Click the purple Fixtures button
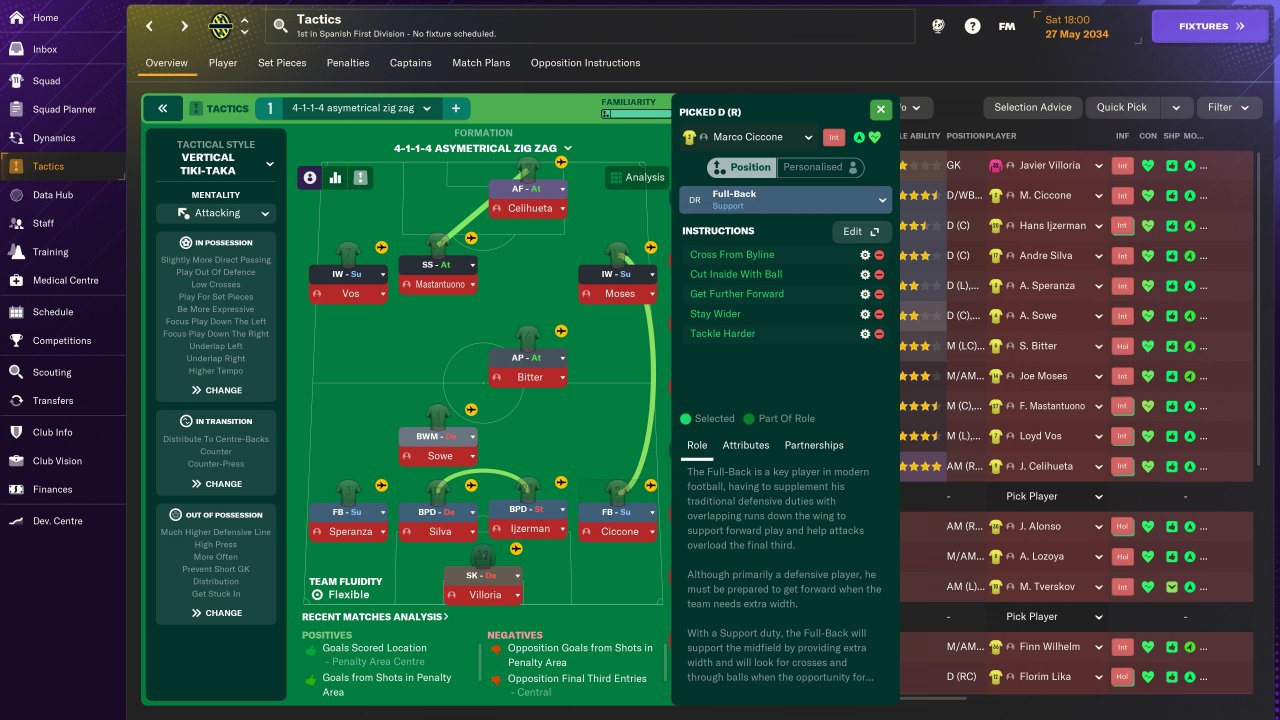 tap(1210, 26)
